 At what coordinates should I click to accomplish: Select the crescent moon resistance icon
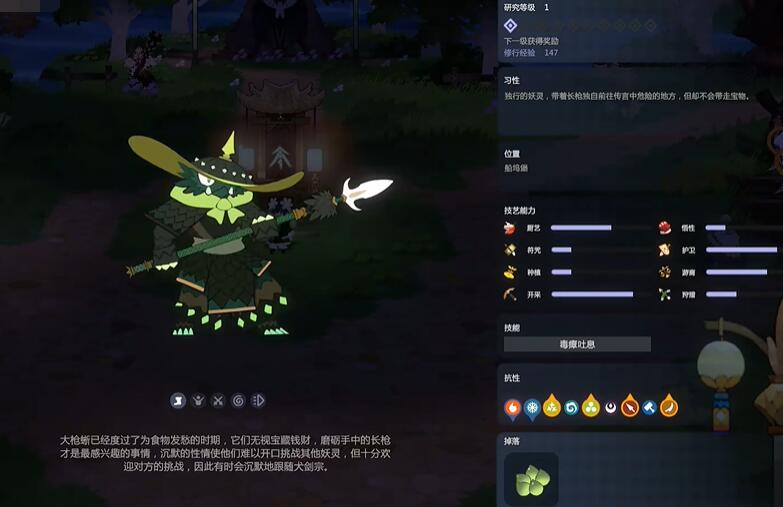[x=610, y=407]
